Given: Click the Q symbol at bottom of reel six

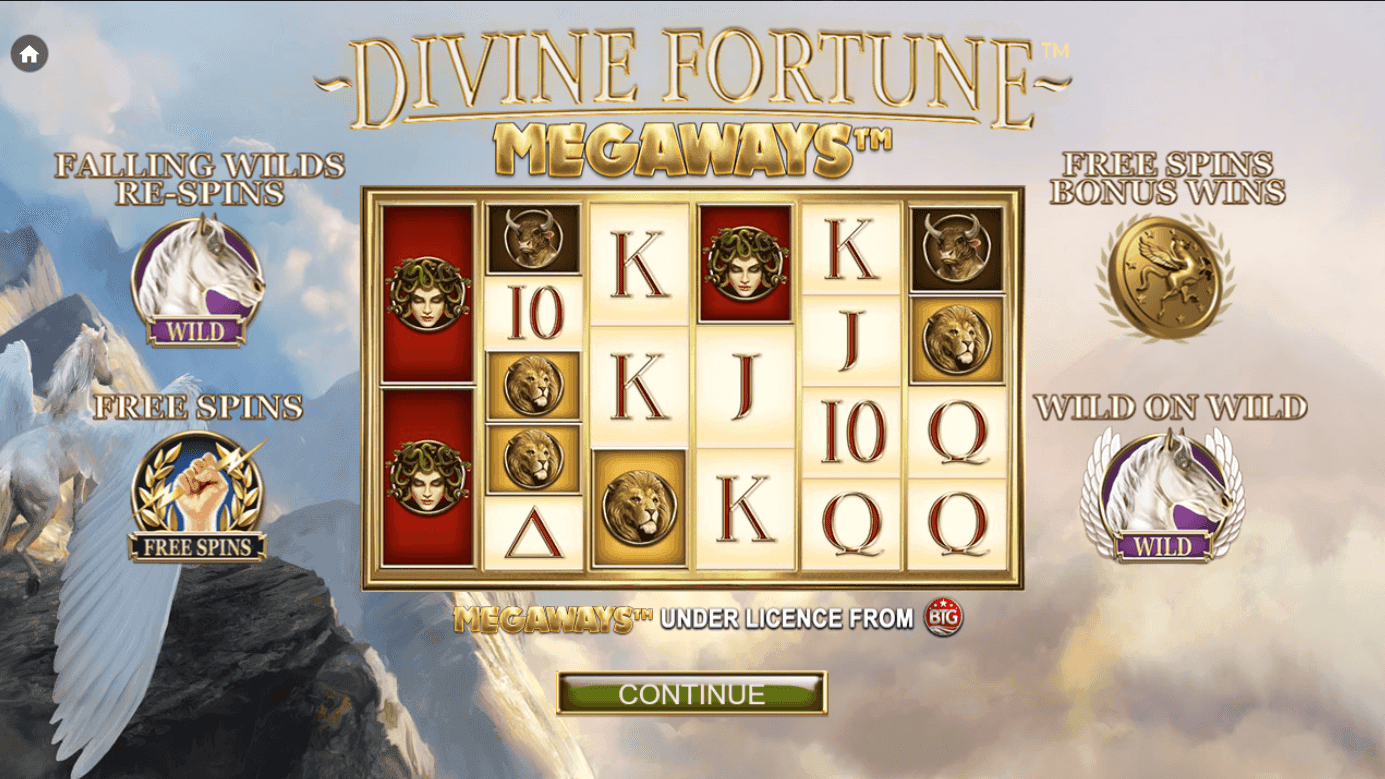Looking at the screenshot, I should 960,515.
